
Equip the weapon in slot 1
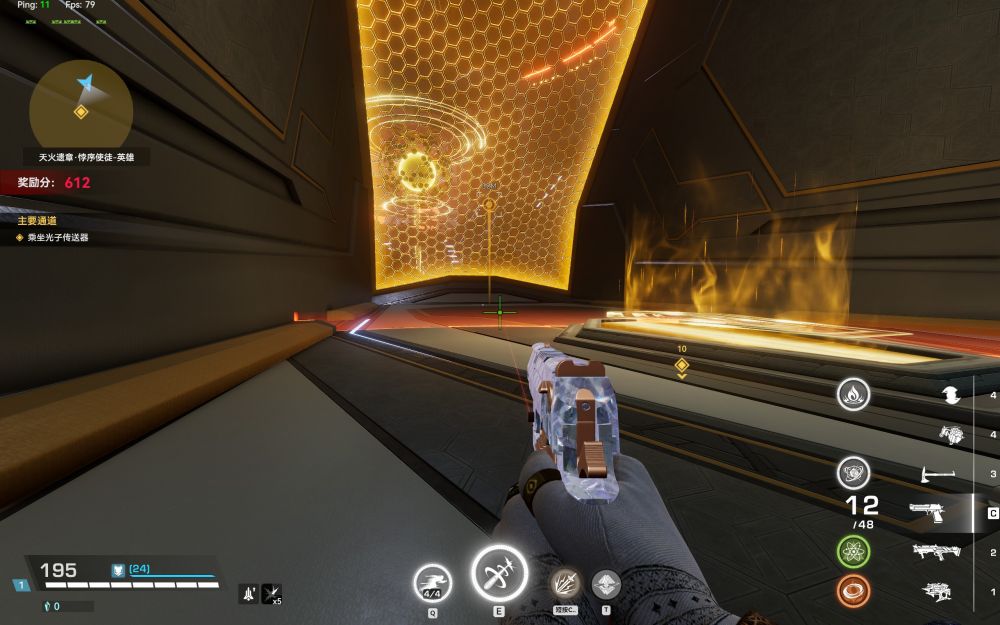[x=937, y=591]
